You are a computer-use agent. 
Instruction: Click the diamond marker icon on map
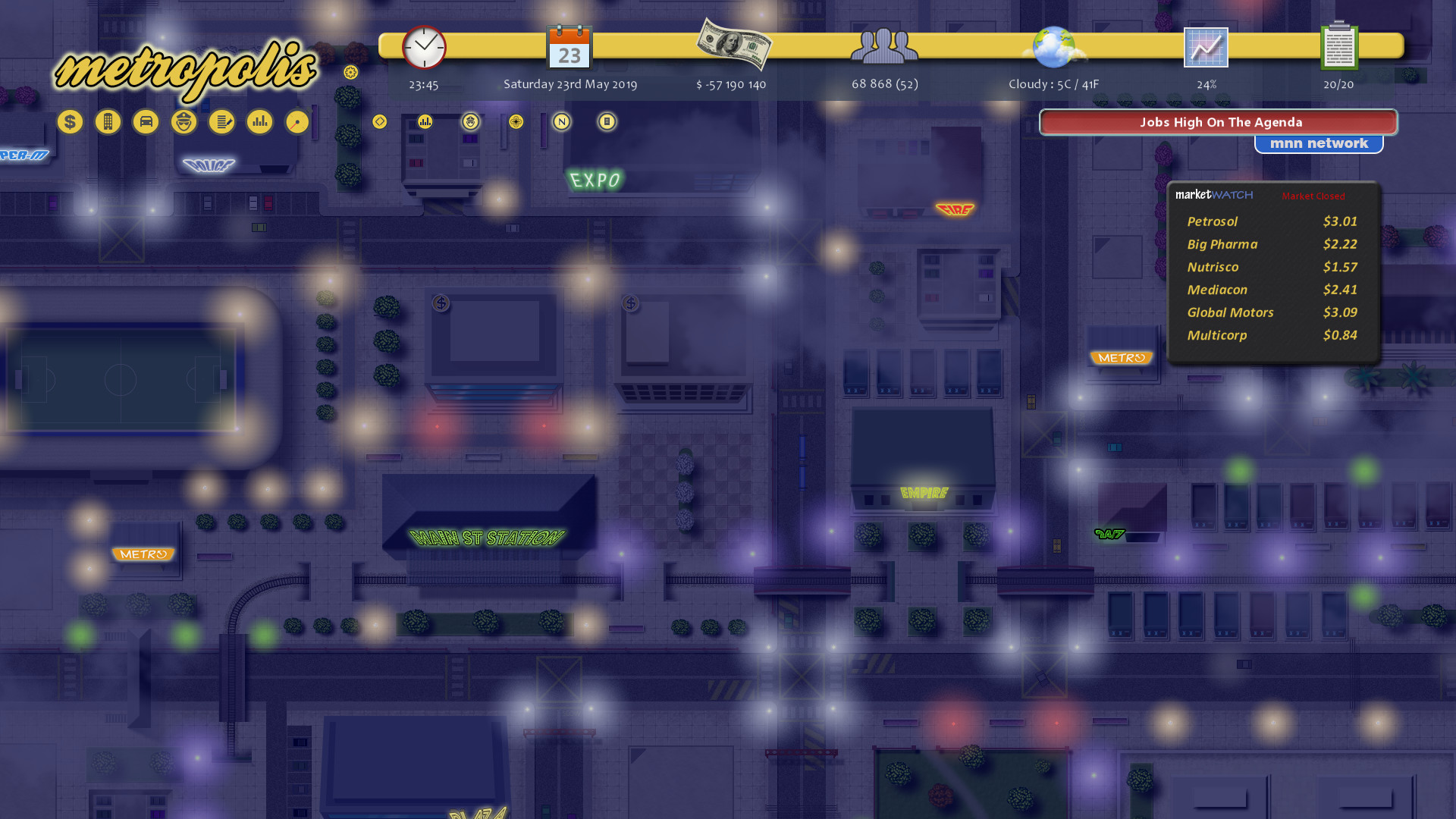tap(379, 121)
